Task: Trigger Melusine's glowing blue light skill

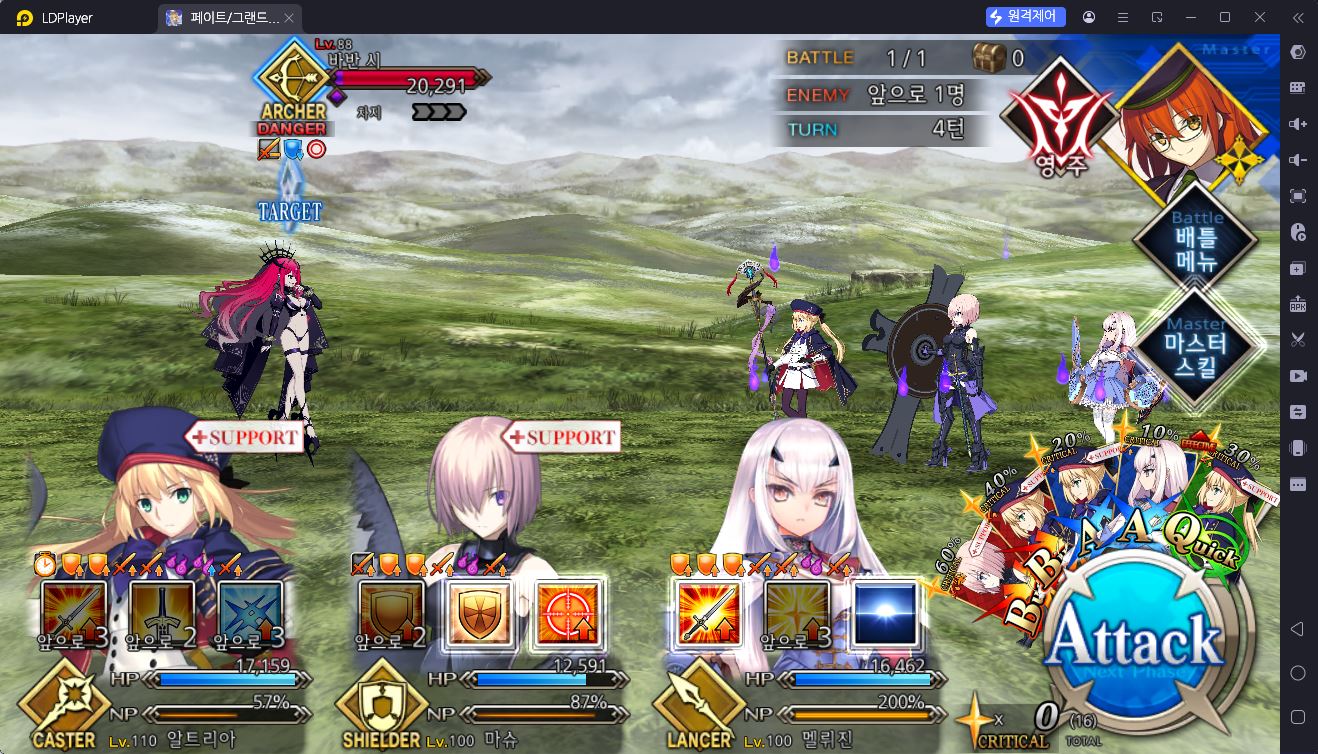Action: click(x=885, y=613)
